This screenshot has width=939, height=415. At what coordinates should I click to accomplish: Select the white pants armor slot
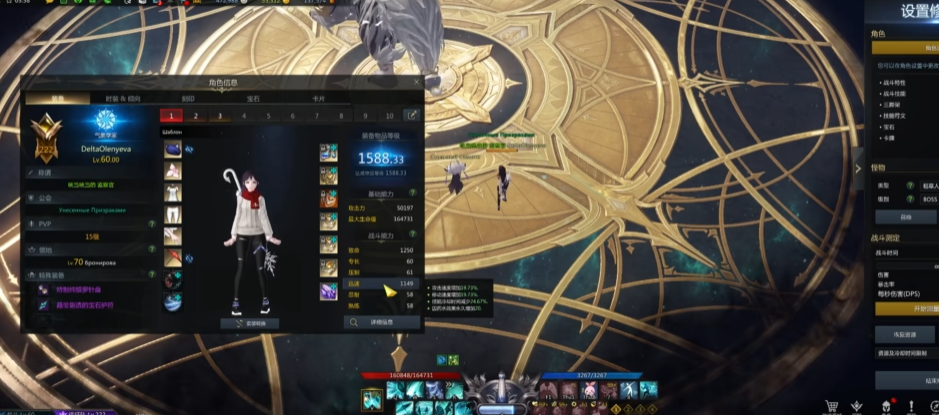(173, 214)
